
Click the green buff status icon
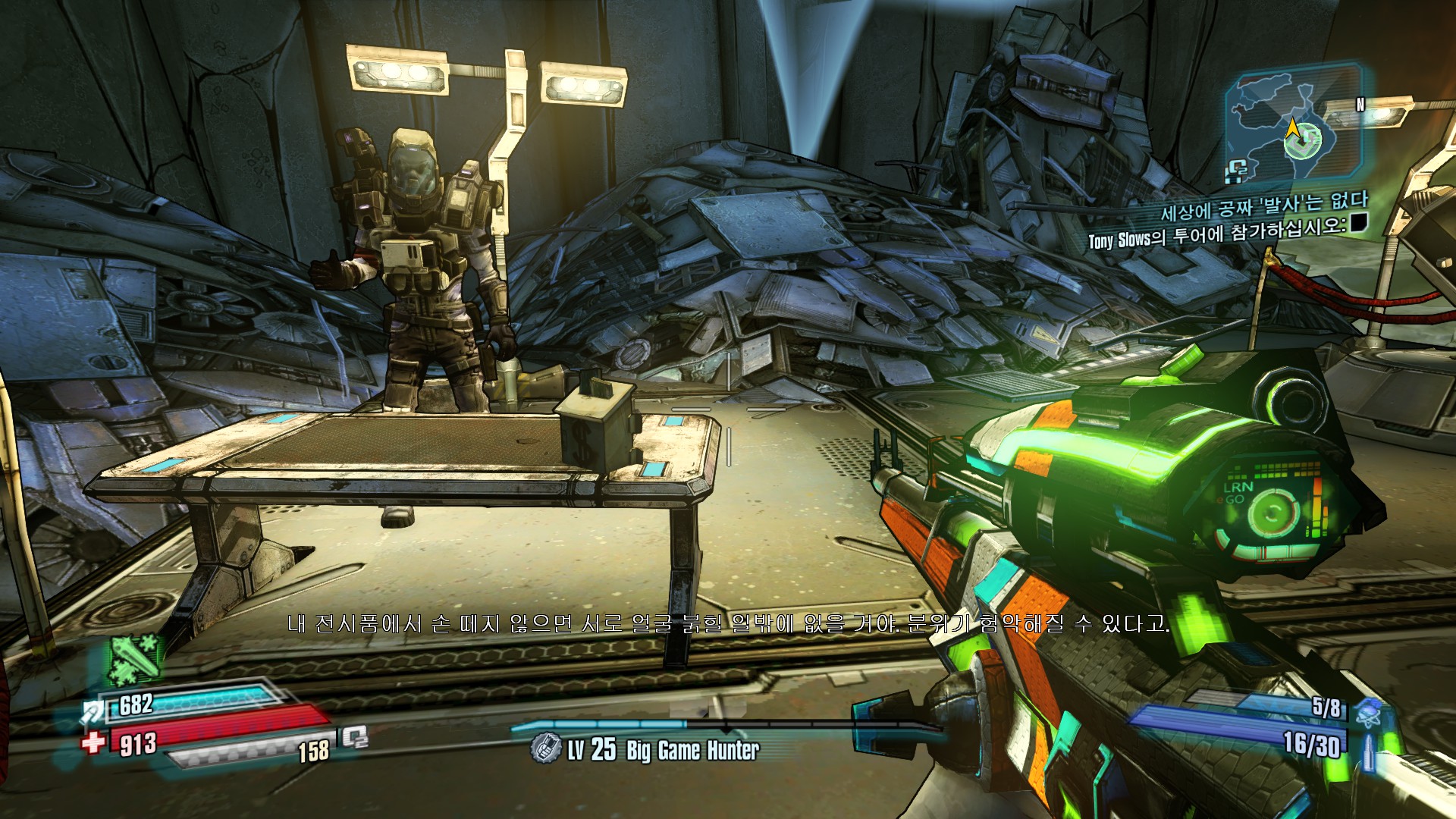136,659
